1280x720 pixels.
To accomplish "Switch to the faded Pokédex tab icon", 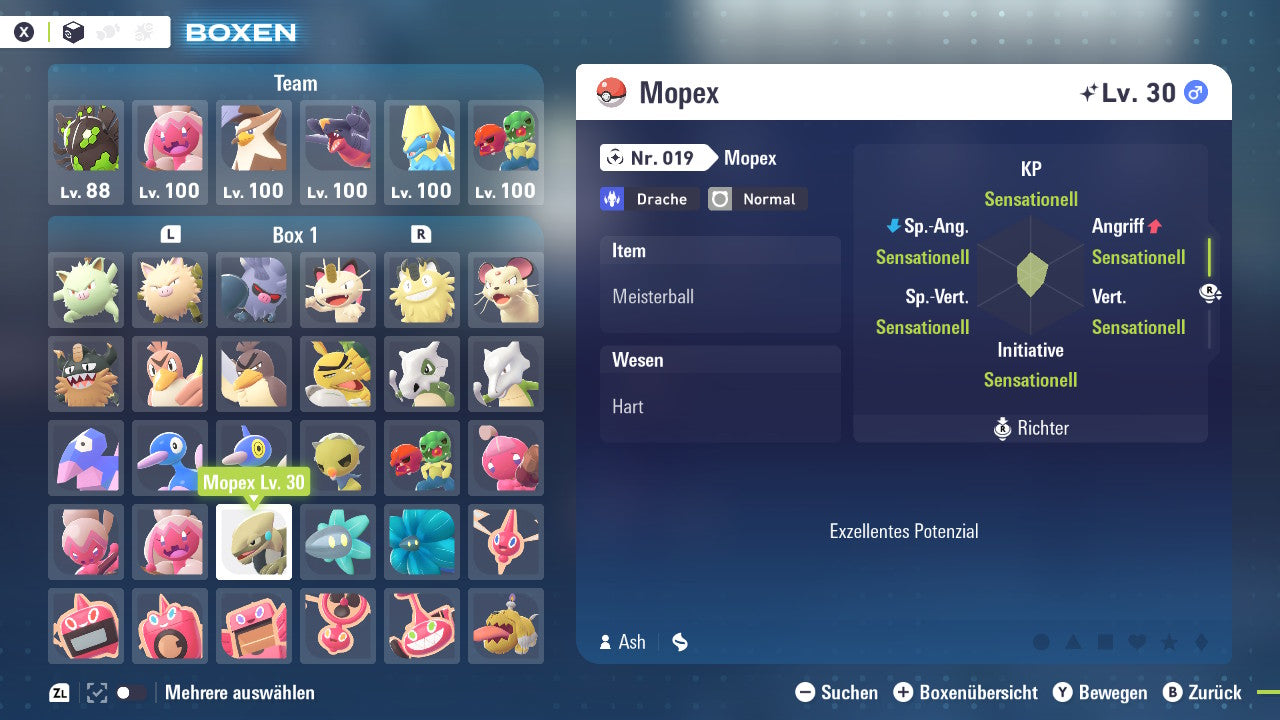I will [106, 31].
